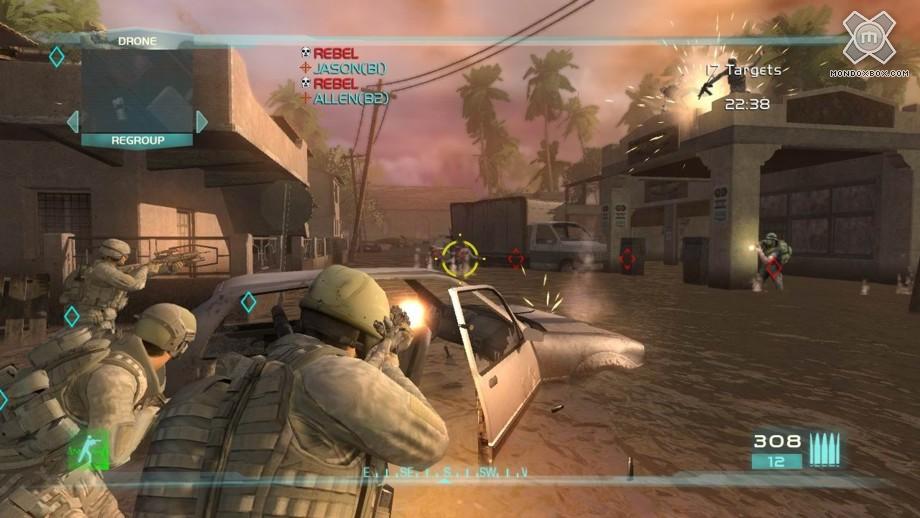Select JASON(B1) in the squad list
The height and width of the screenshot is (518, 920).
click(x=348, y=68)
